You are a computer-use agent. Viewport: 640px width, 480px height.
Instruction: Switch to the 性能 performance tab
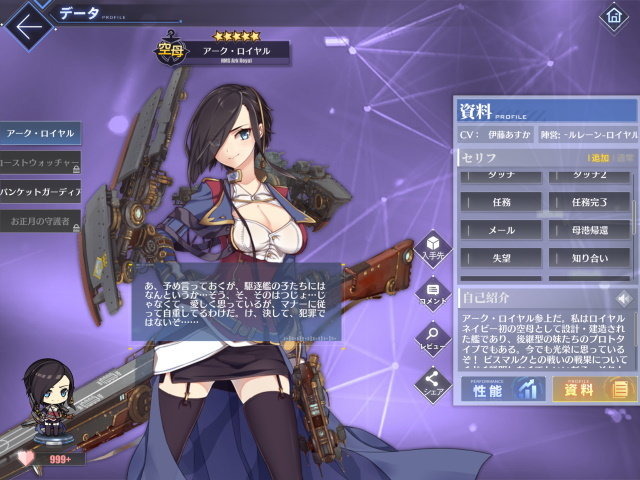[x=502, y=388]
